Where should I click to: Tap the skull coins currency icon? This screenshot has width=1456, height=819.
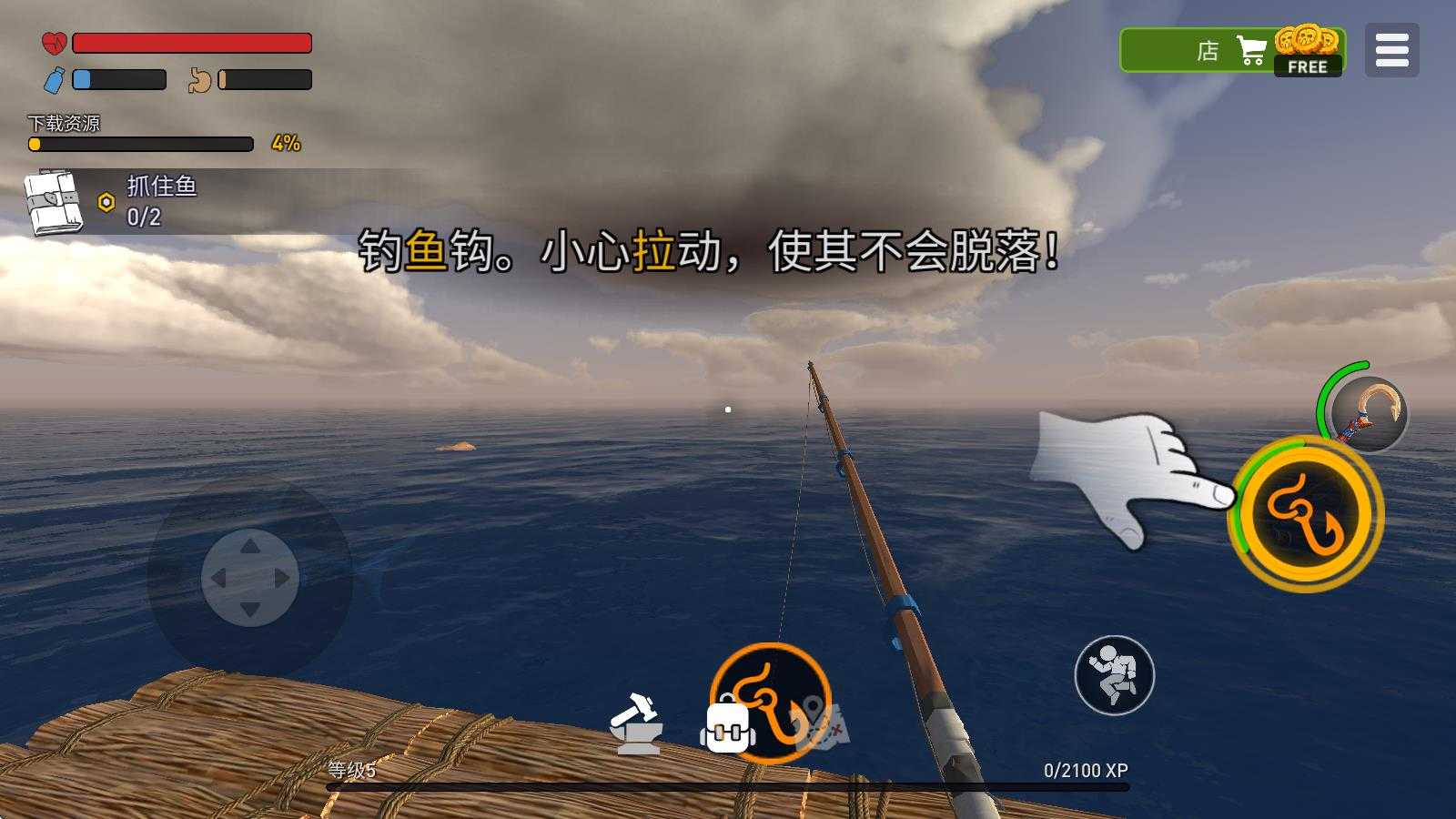[1305, 41]
